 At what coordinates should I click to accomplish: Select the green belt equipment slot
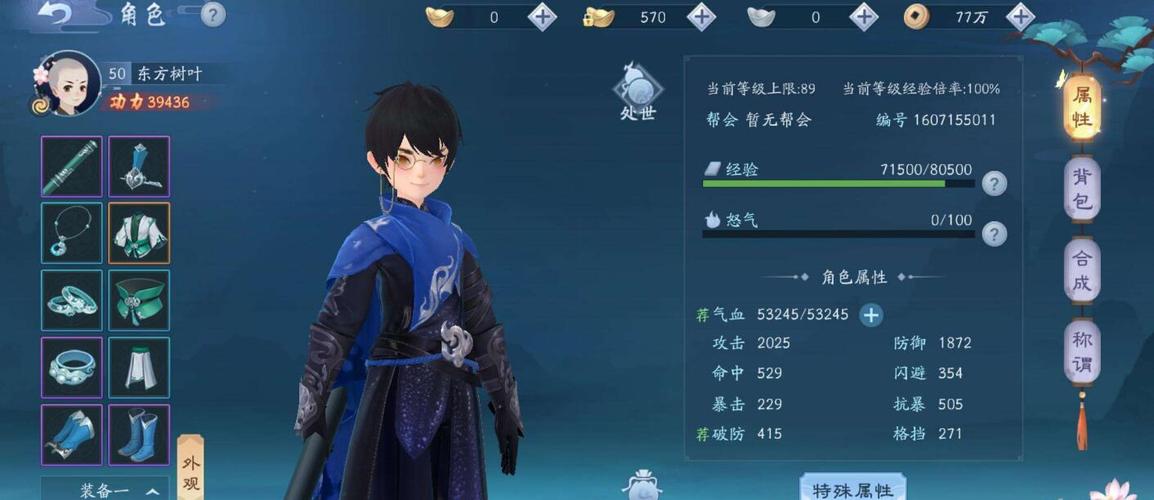click(x=139, y=300)
